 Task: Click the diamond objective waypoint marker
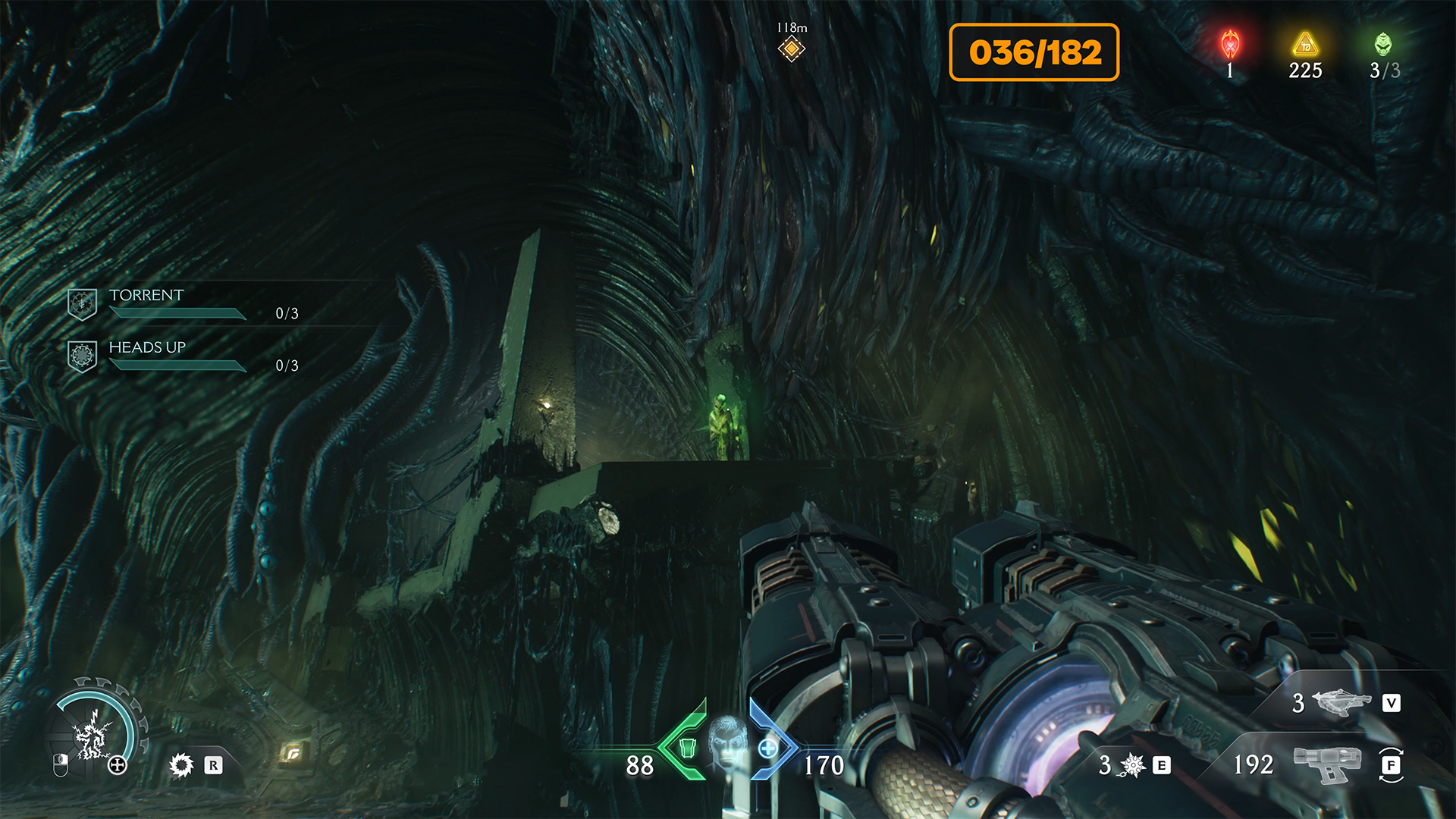coord(791,49)
